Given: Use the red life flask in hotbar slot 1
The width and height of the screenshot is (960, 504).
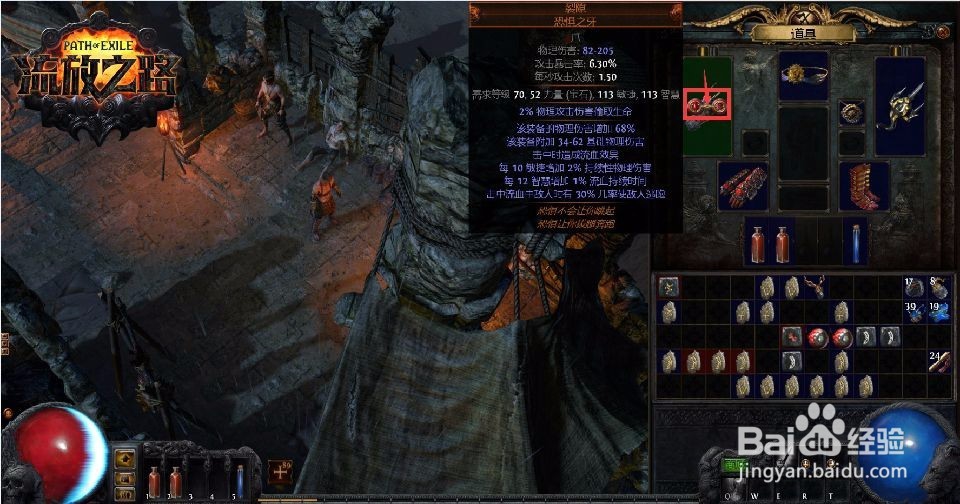Looking at the screenshot, I should [153, 481].
